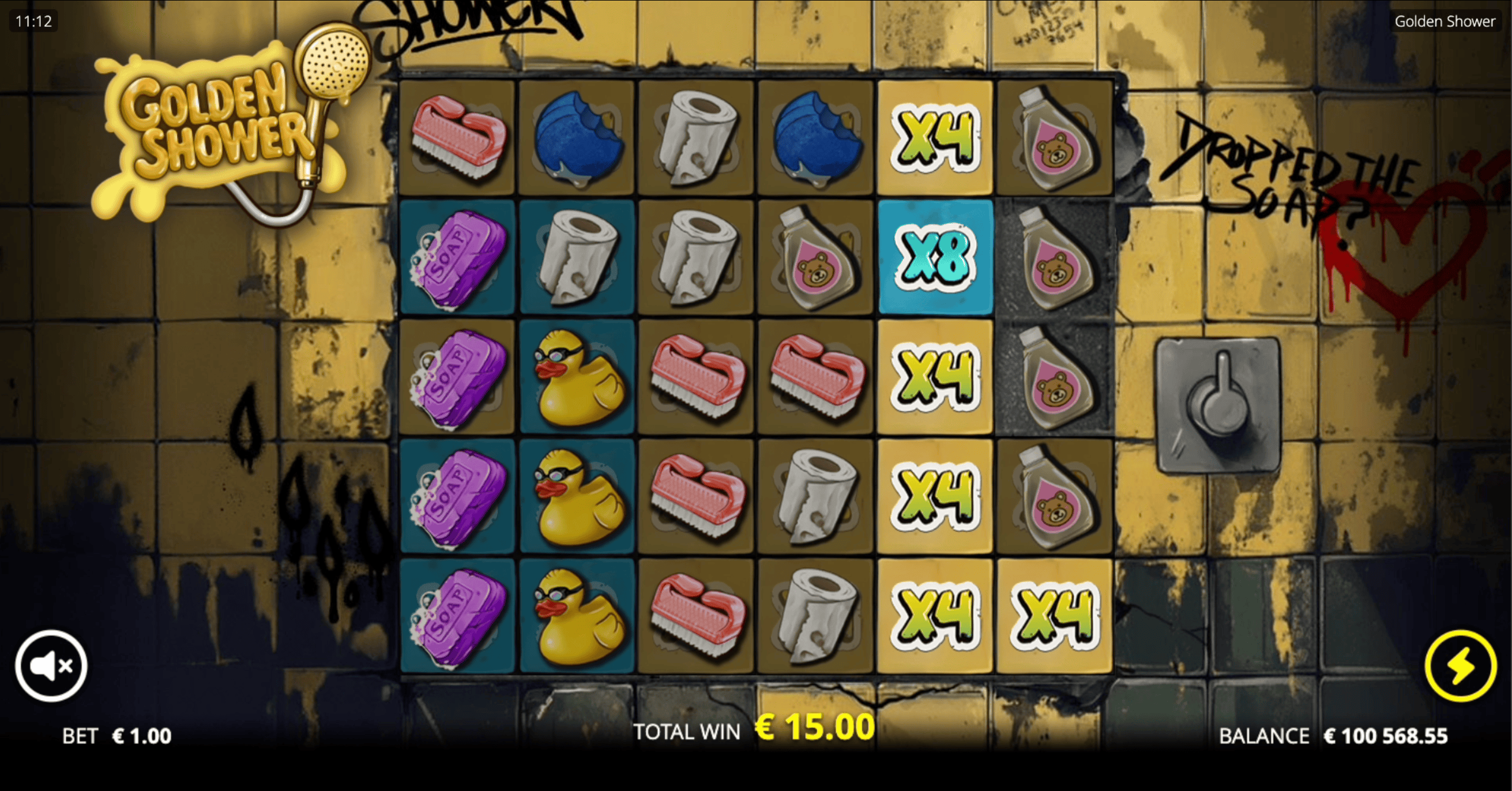Select the Golden Shower label top right

[1445, 21]
